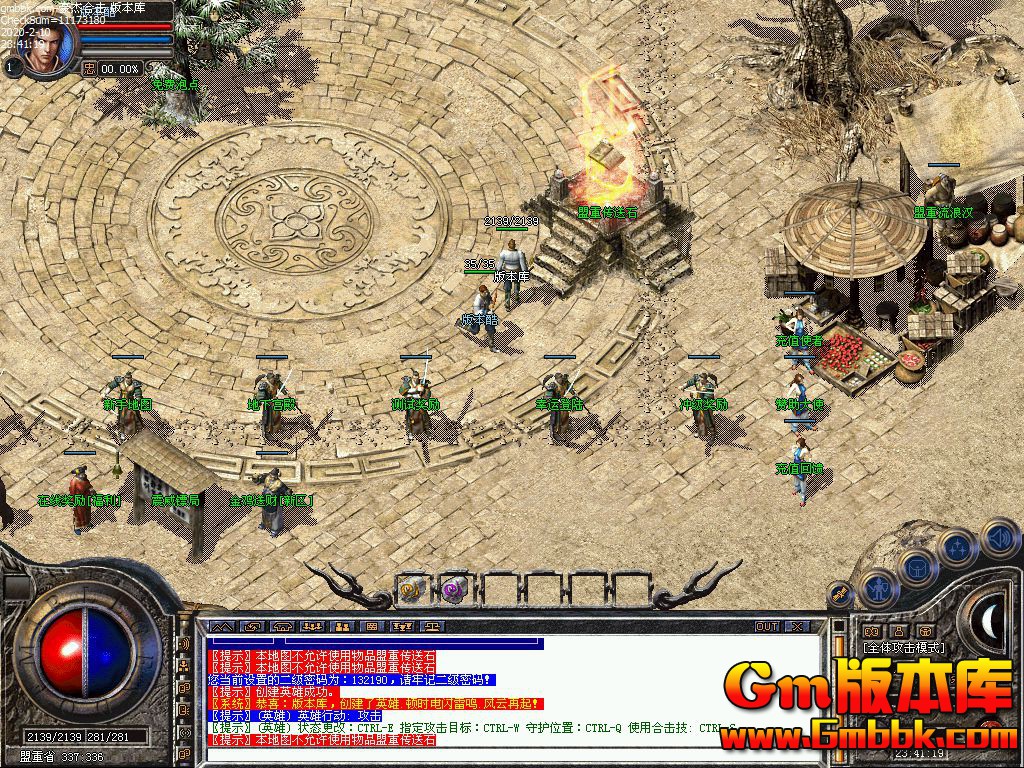Click the 忠 loyalty icon under the portrait
1024x768 pixels.
click(x=89, y=68)
